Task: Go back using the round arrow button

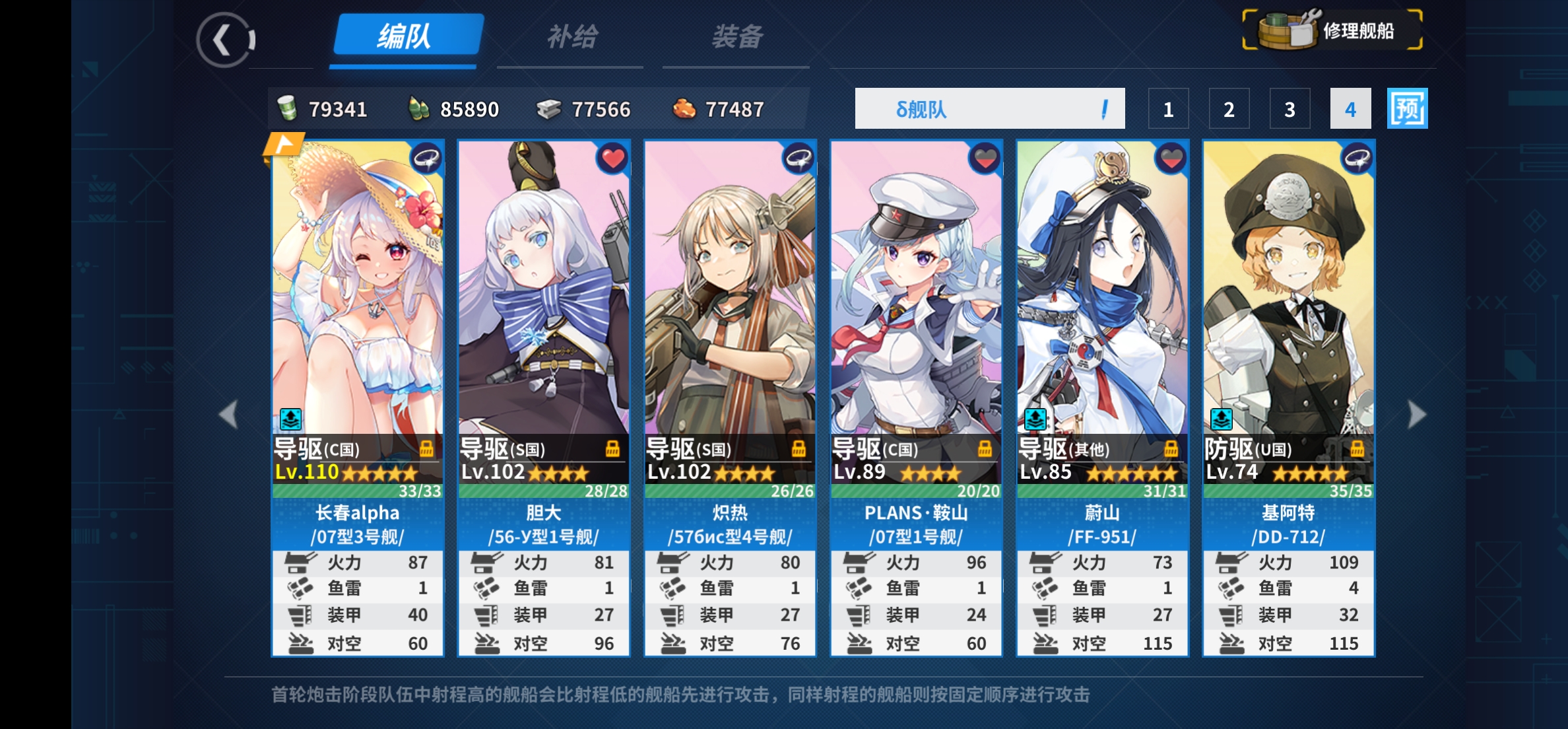Action: pos(224,40)
